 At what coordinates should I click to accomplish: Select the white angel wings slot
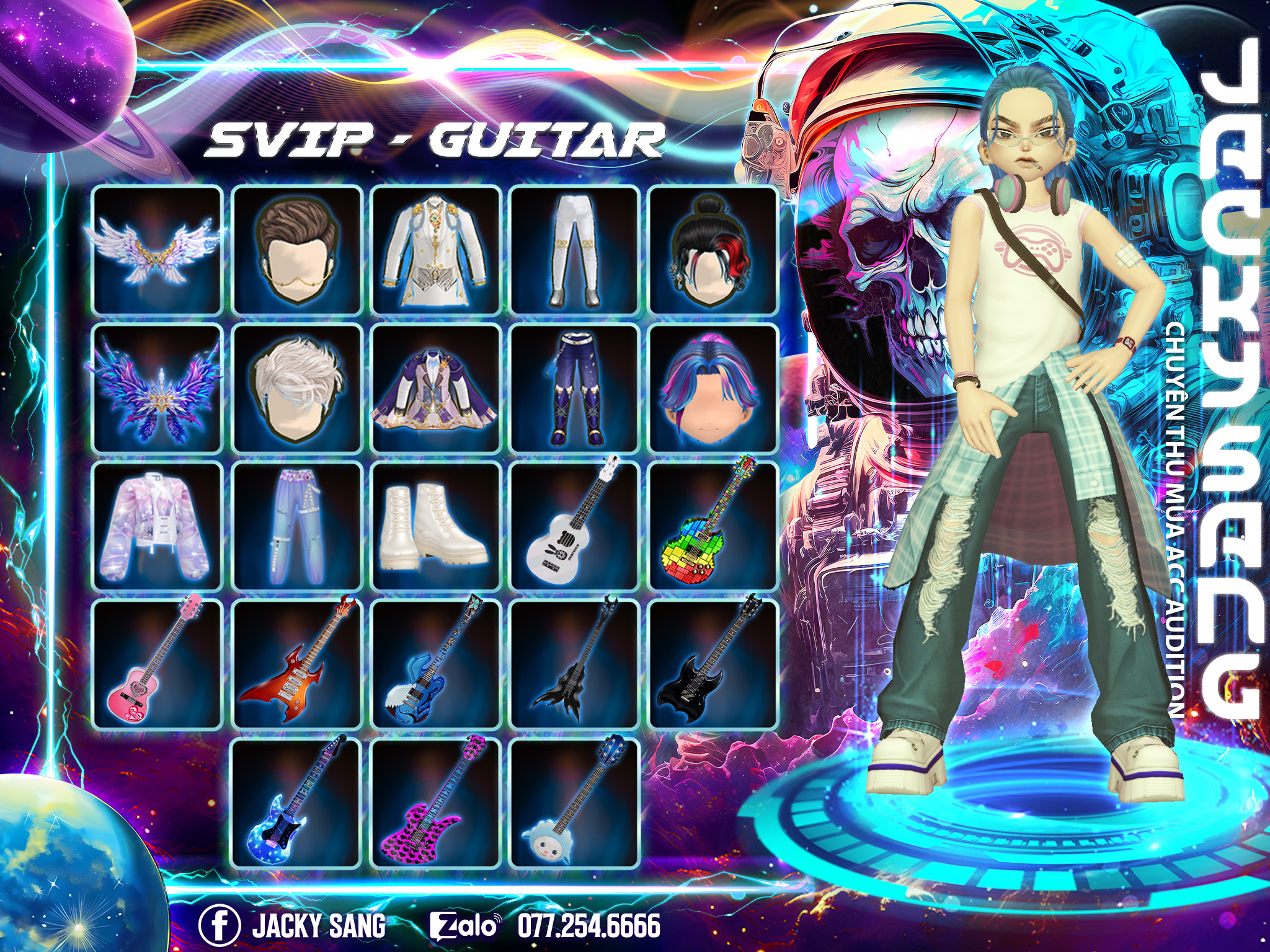(x=157, y=250)
